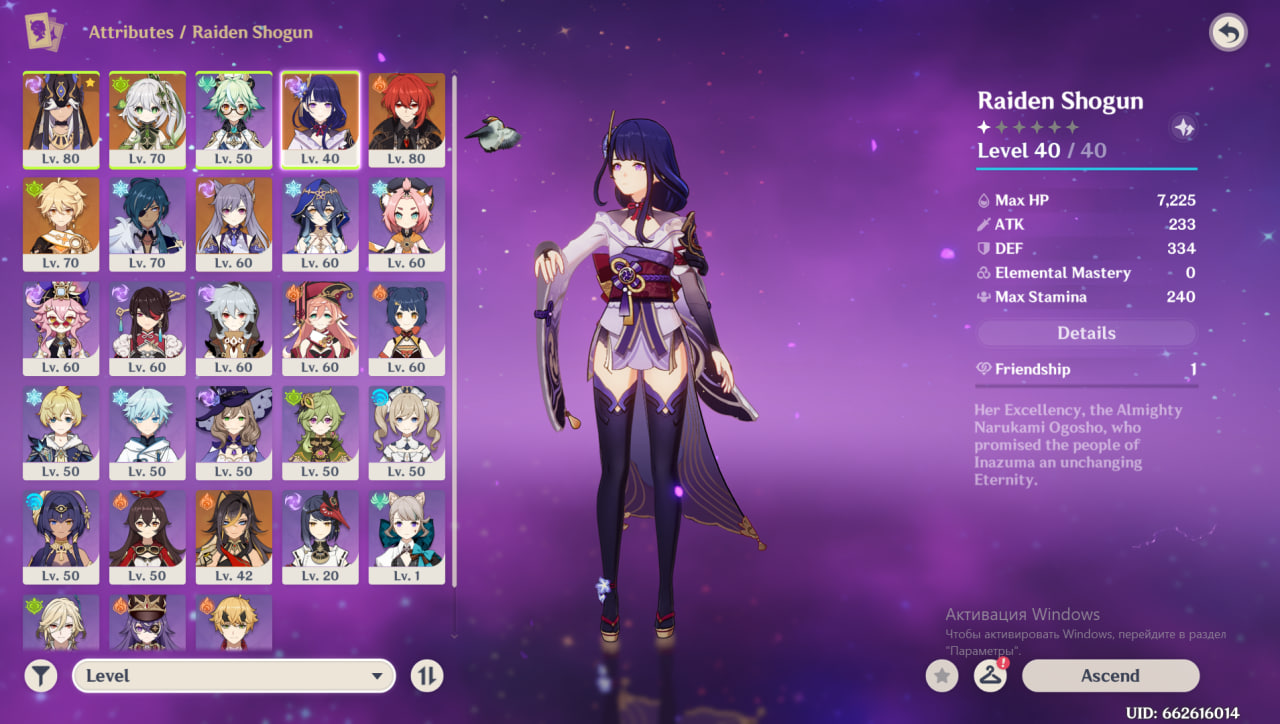The height and width of the screenshot is (724, 1280).
Task: Click the sparkle icon beside Raiden Shogun's name
Action: (1182, 127)
